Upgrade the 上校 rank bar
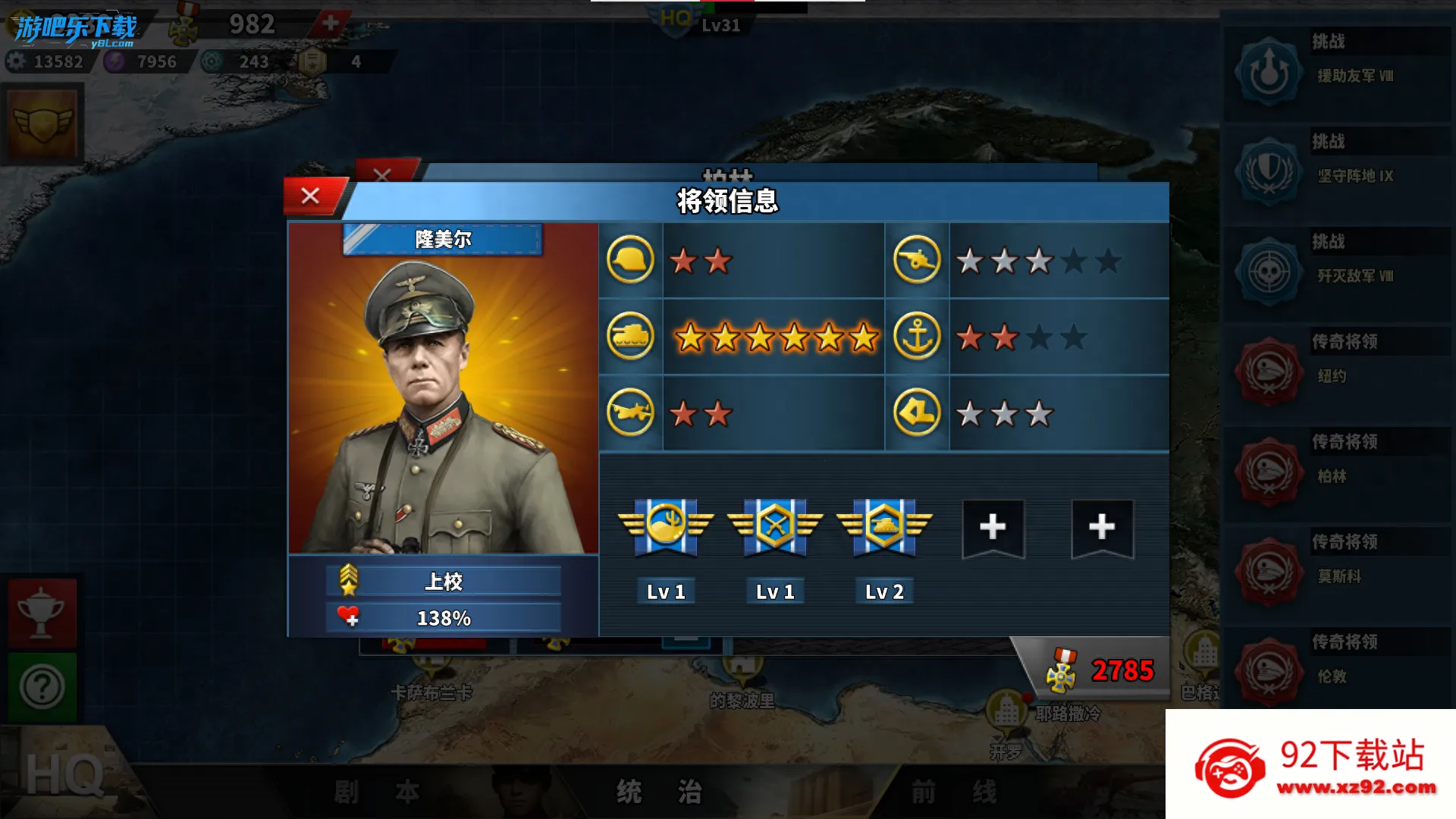 click(x=444, y=582)
